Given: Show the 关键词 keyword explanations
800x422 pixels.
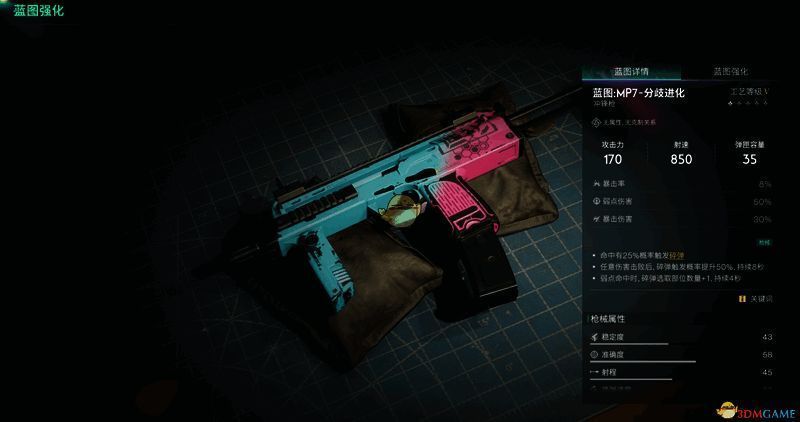Looking at the screenshot, I should pos(756,299).
